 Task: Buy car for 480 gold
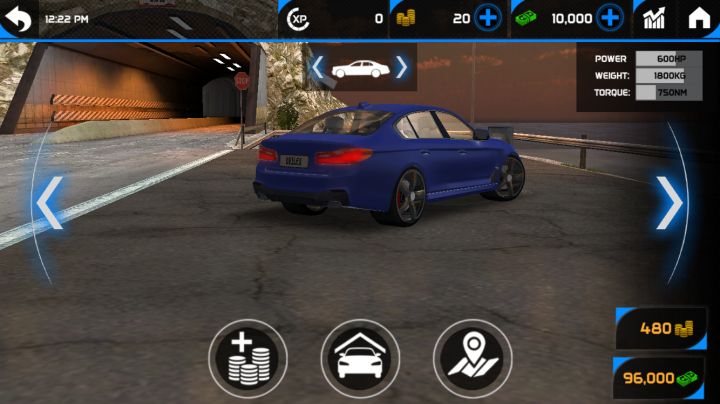click(662, 328)
